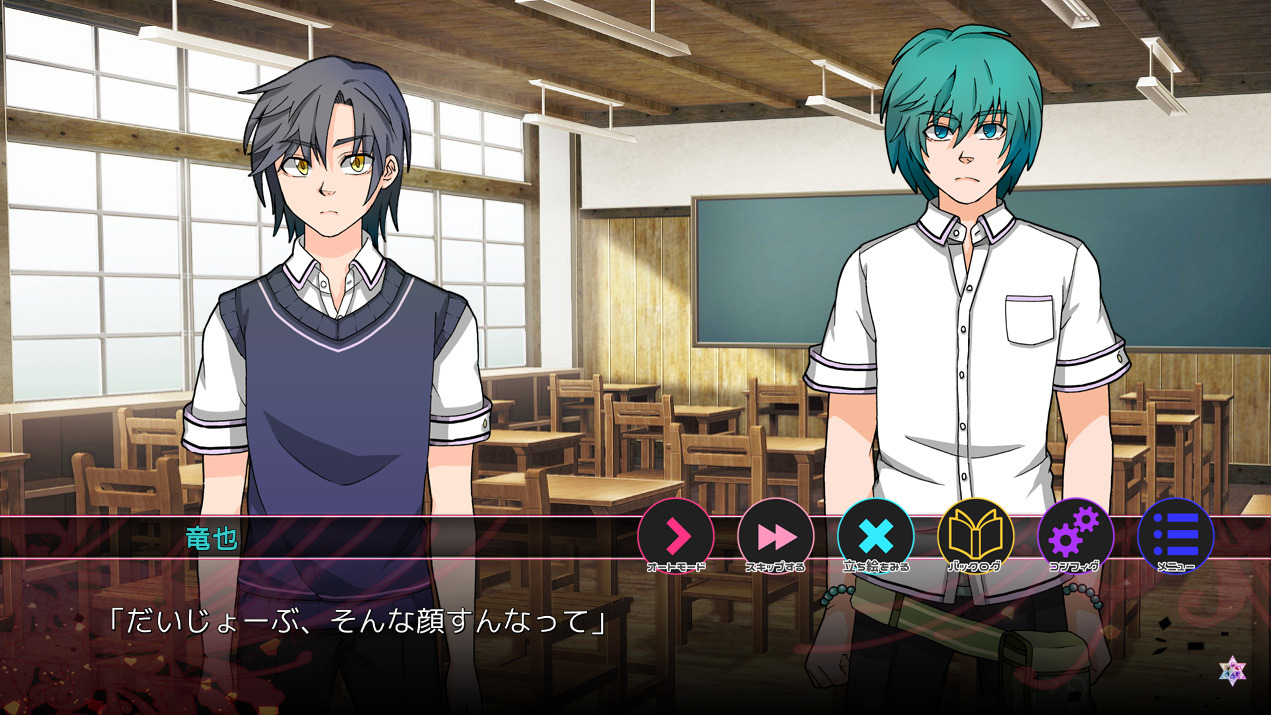Enable auto mode with the pink arrow button

pyautogui.click(x=676, y=536)
